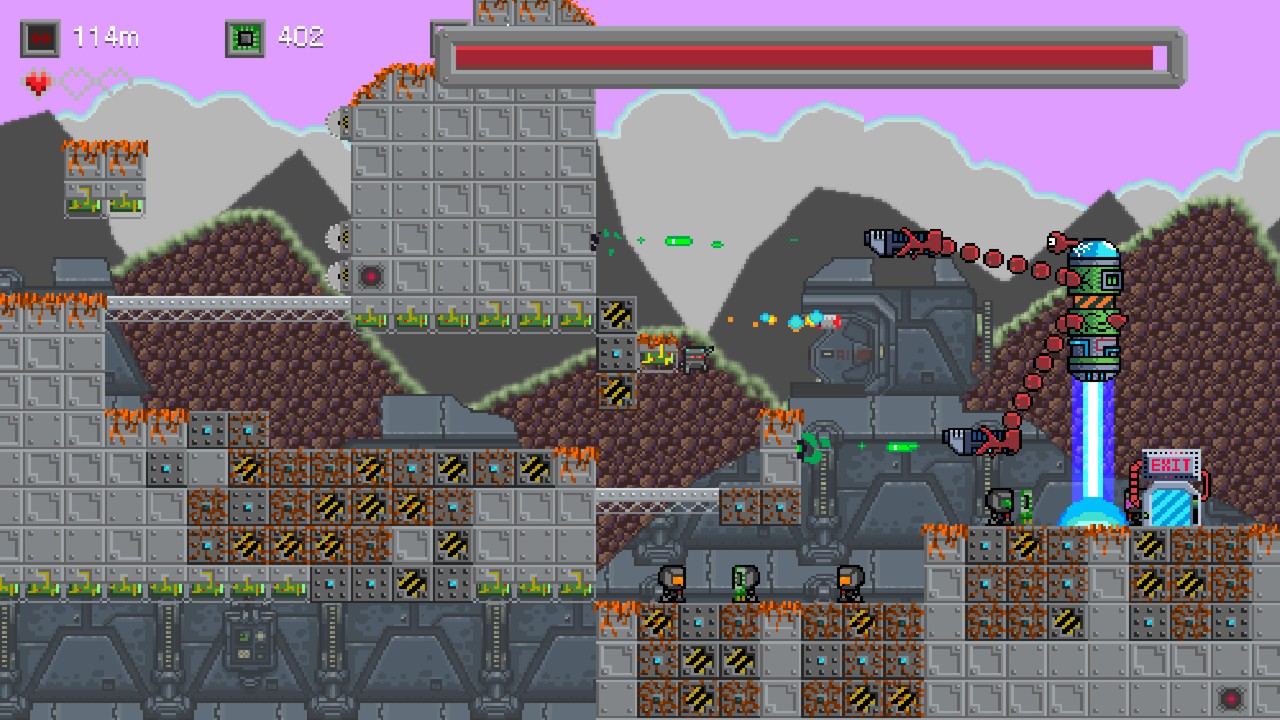Click the distance meter icon showing 114m
The height and width of the screenshot is (720, 1280).
39,38
